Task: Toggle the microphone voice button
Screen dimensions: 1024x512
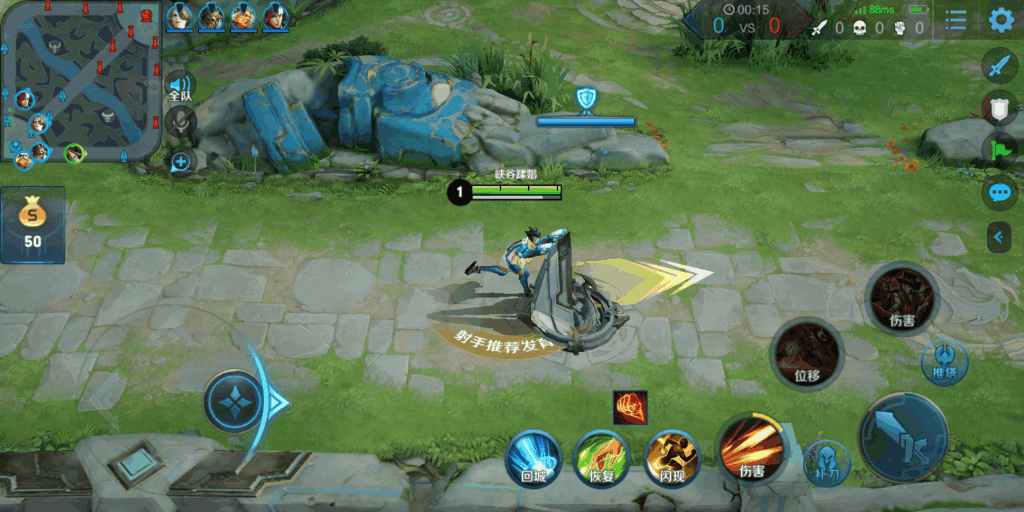Action: click(x=181, y=123)
